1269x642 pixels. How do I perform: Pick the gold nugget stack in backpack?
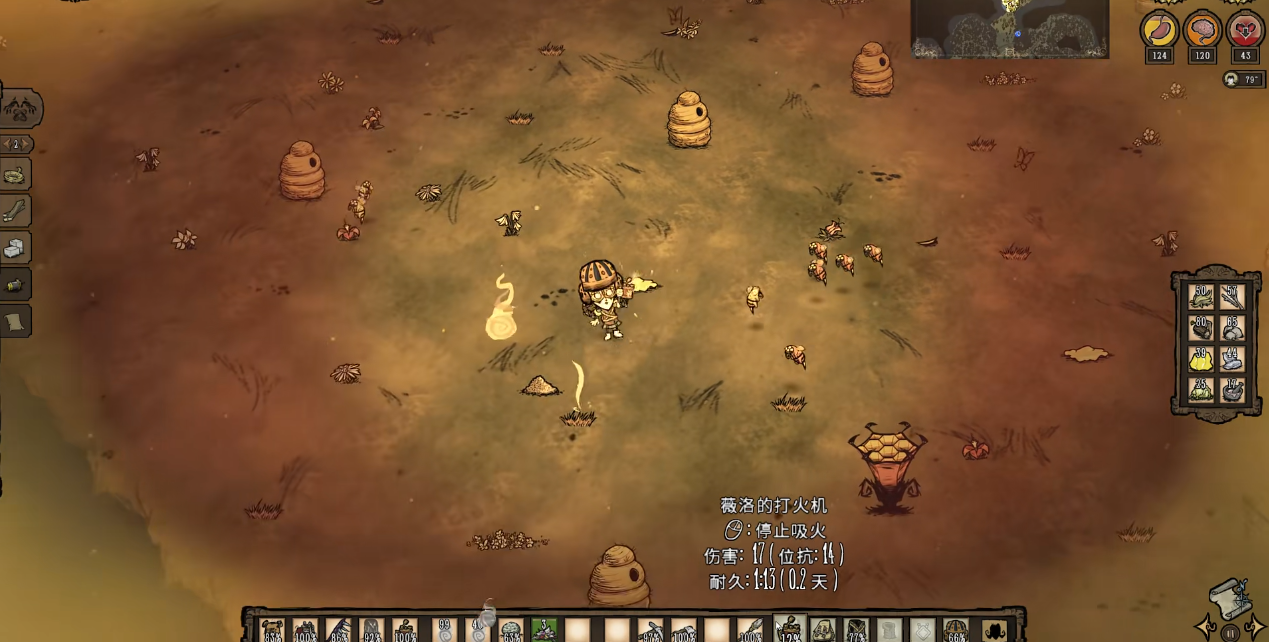tap(1201, 358)
